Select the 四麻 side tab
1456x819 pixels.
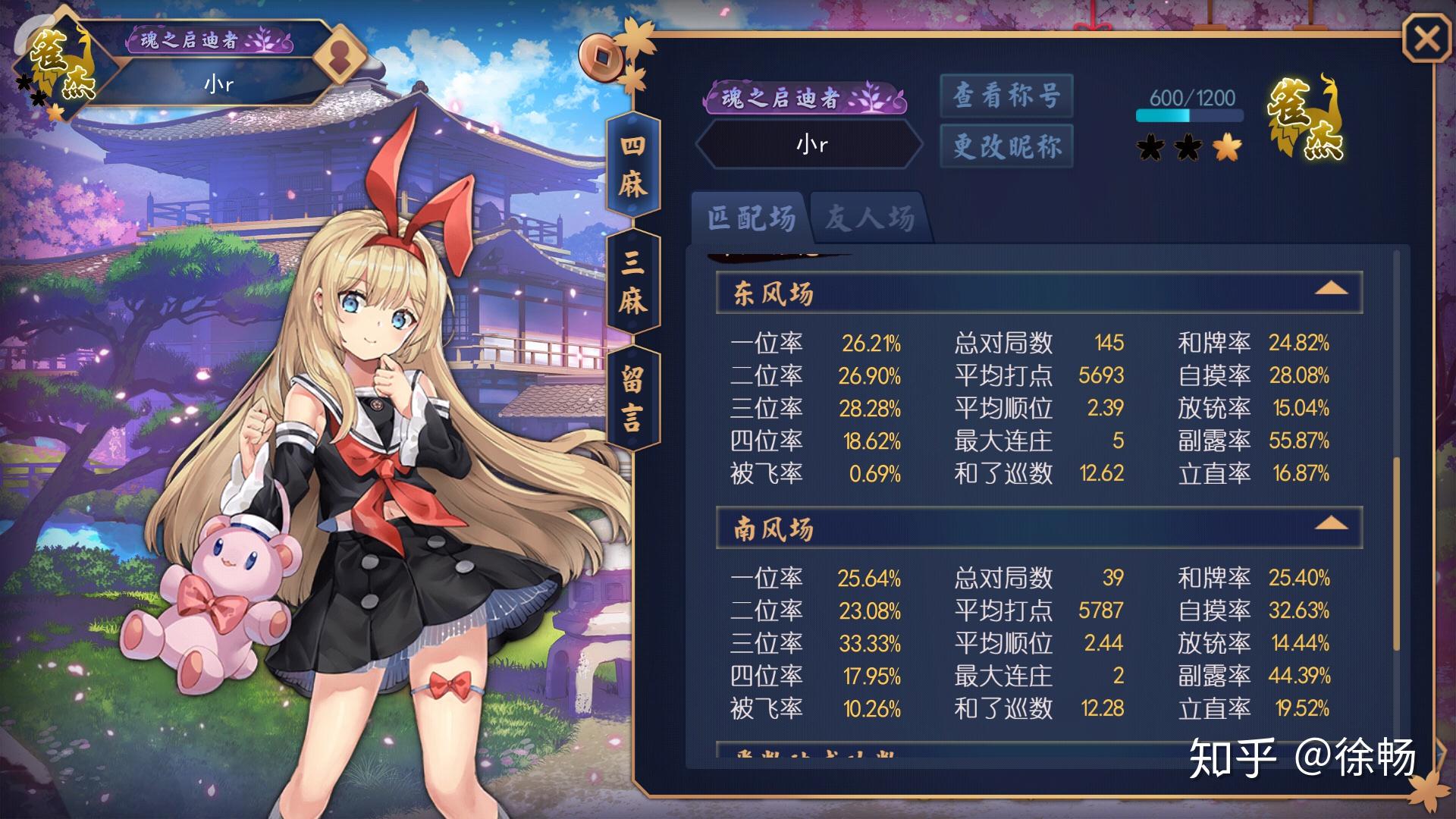coord(633,165)
